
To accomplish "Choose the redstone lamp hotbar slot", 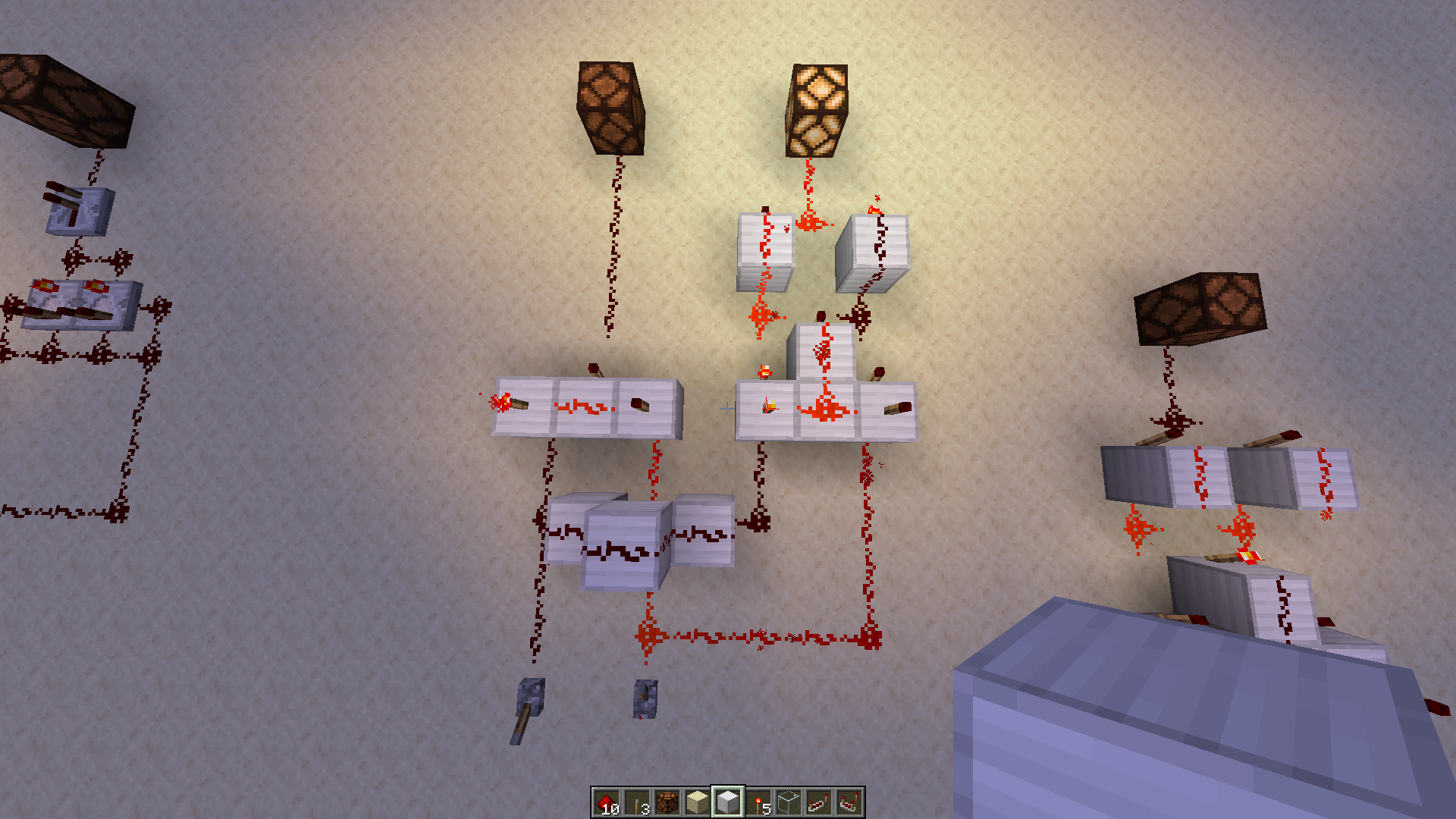I will click(667, 802).
